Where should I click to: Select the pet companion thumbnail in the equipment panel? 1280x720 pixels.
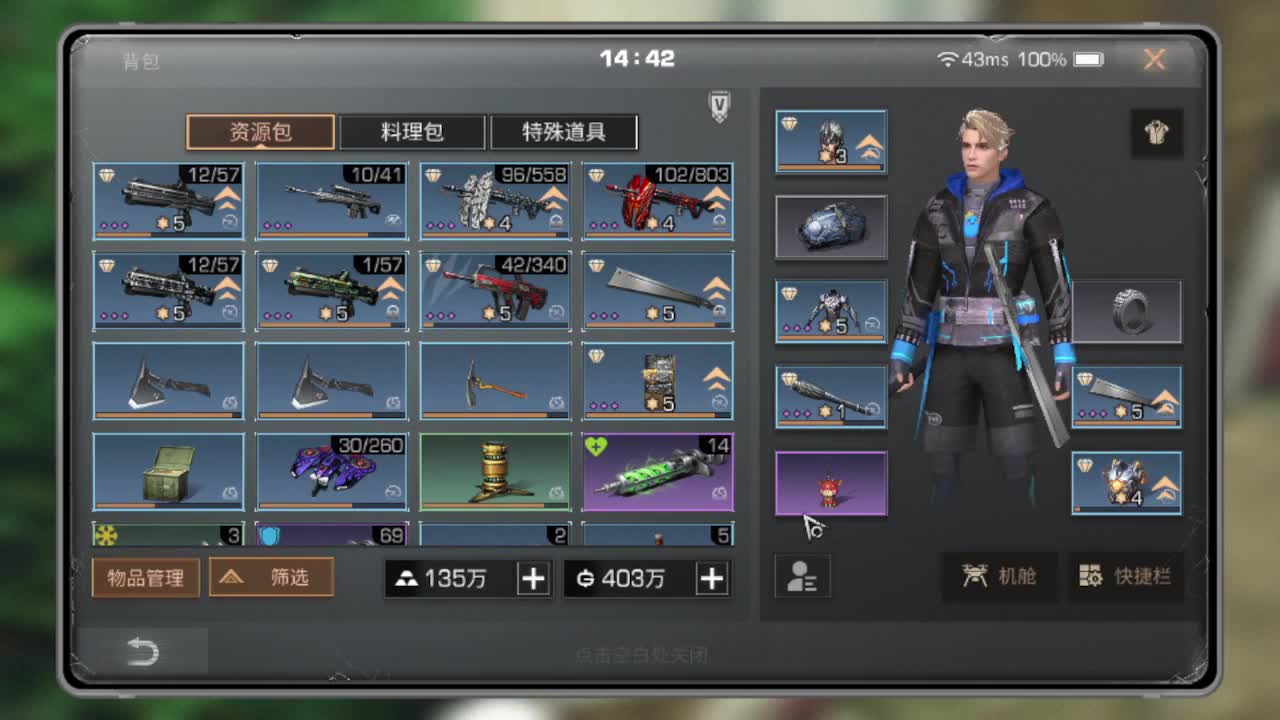click(x=830, y=484)
